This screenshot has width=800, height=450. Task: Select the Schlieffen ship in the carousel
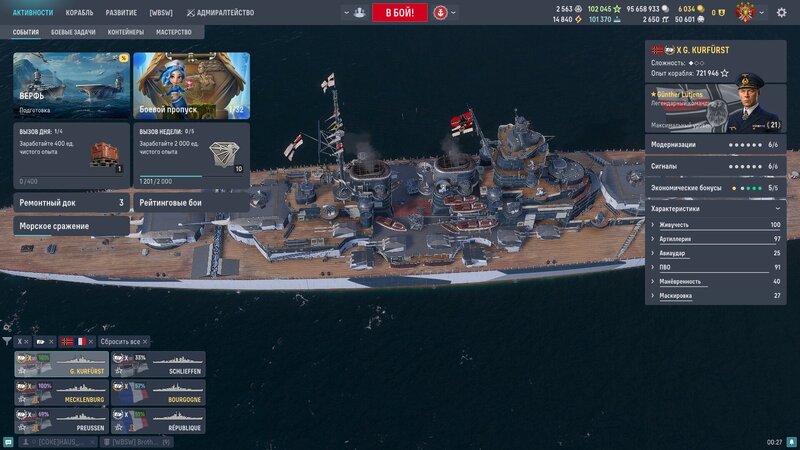(x=157, y=364)
